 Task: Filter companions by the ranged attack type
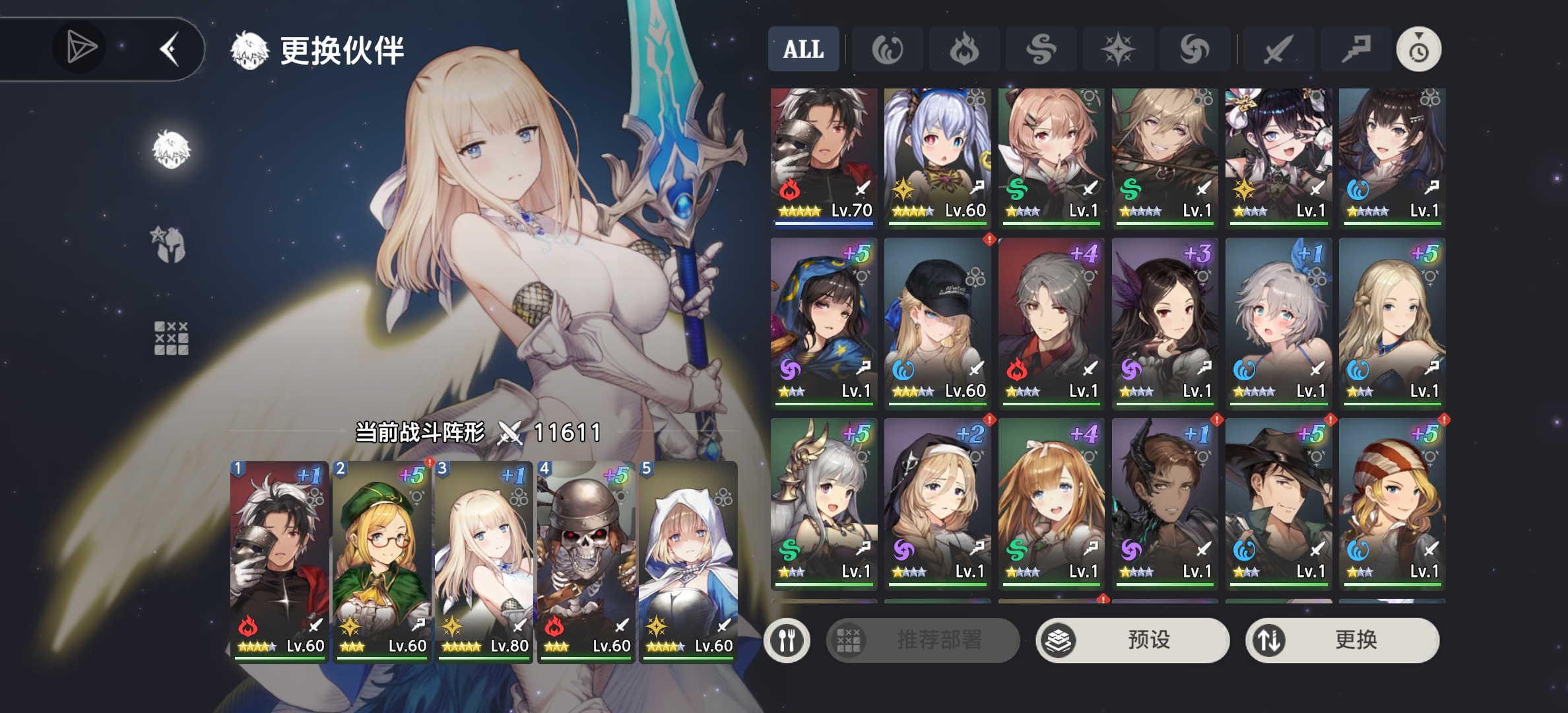[1356, 50]
